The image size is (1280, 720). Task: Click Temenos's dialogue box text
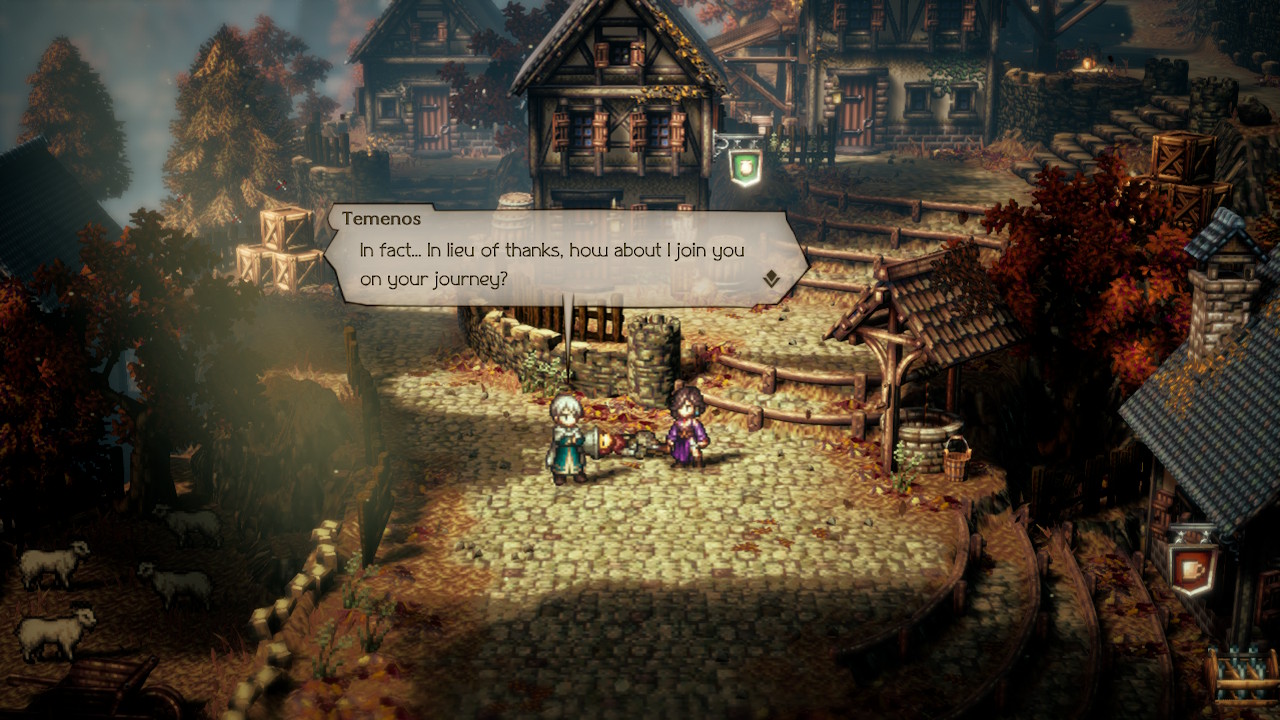[551, 264]
